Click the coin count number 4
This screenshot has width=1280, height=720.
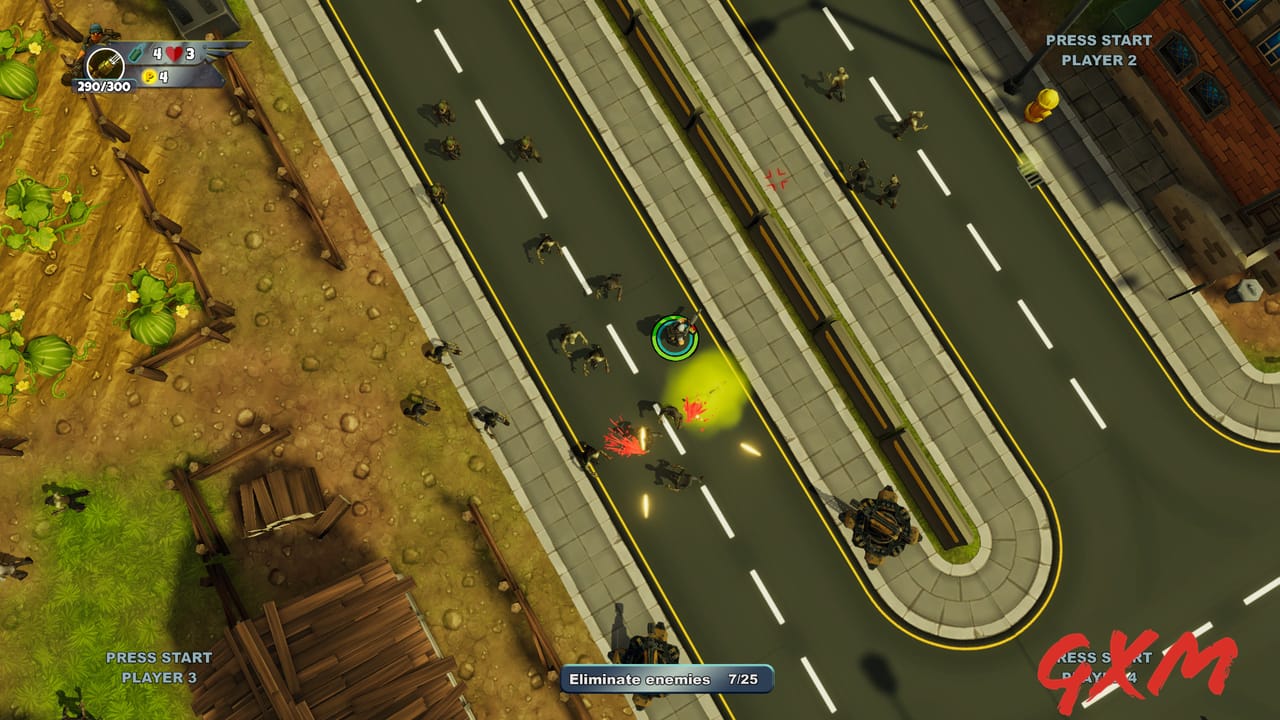click(x=164, y=76)
